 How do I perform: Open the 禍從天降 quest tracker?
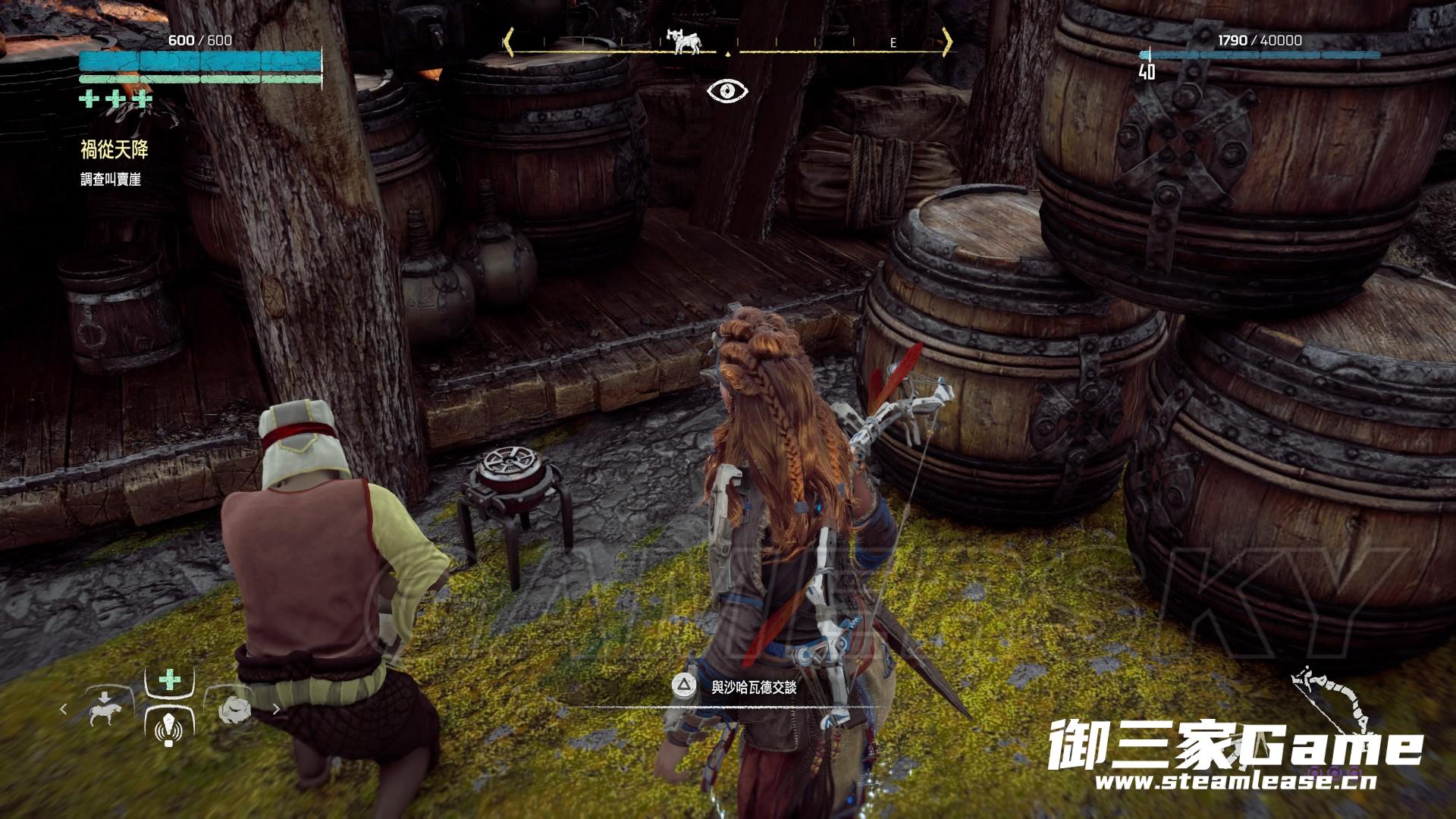pos(115,150)
